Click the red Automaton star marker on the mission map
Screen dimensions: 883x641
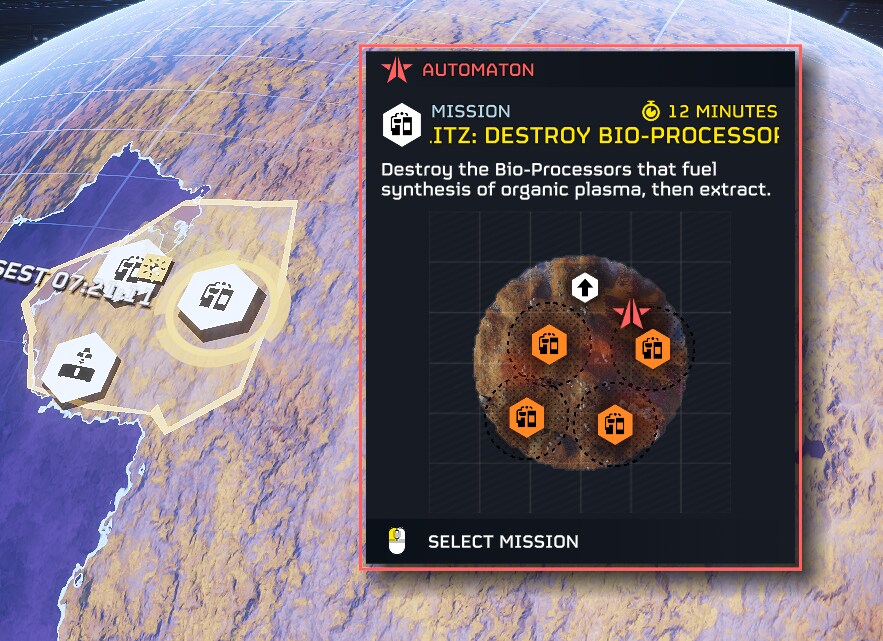coord(629,316)
